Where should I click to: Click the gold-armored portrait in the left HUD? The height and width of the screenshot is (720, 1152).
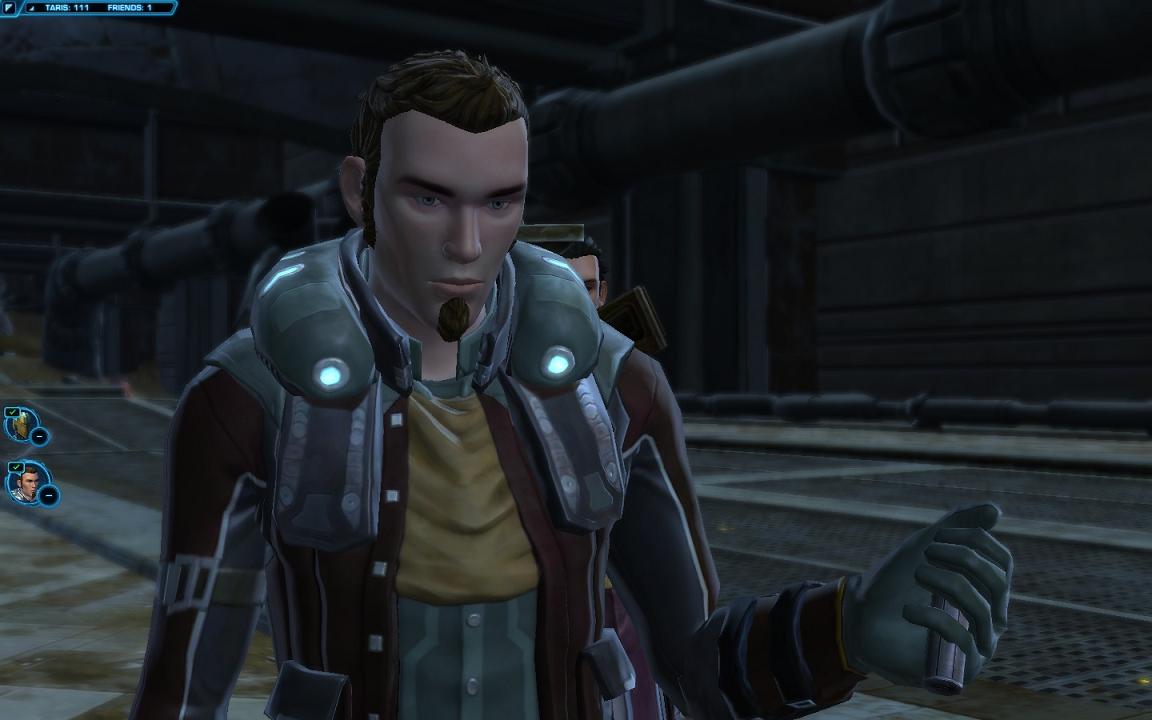tap(19, 424)
